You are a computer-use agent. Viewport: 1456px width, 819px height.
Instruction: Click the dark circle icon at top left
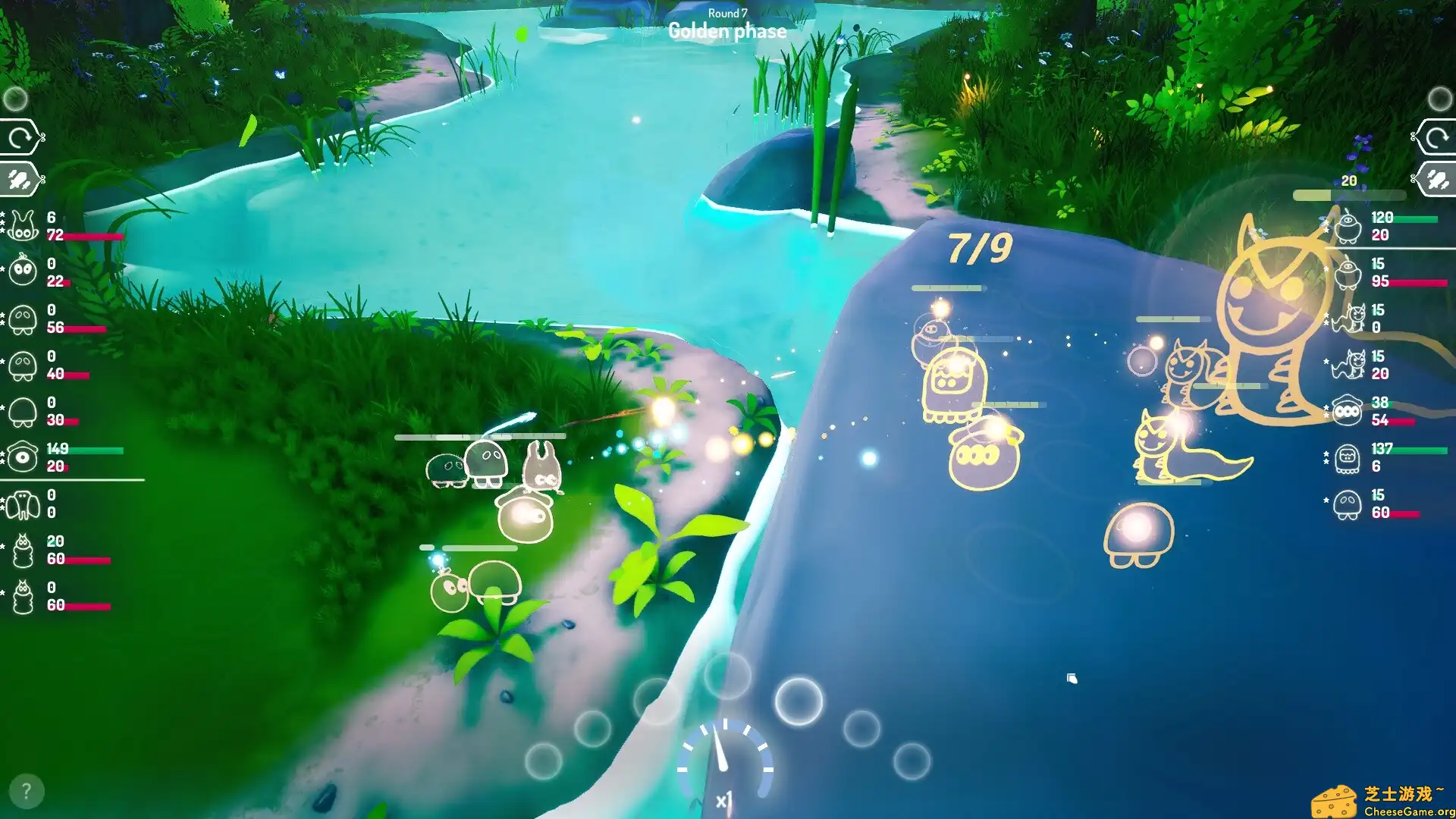click(x=17, y=97)
